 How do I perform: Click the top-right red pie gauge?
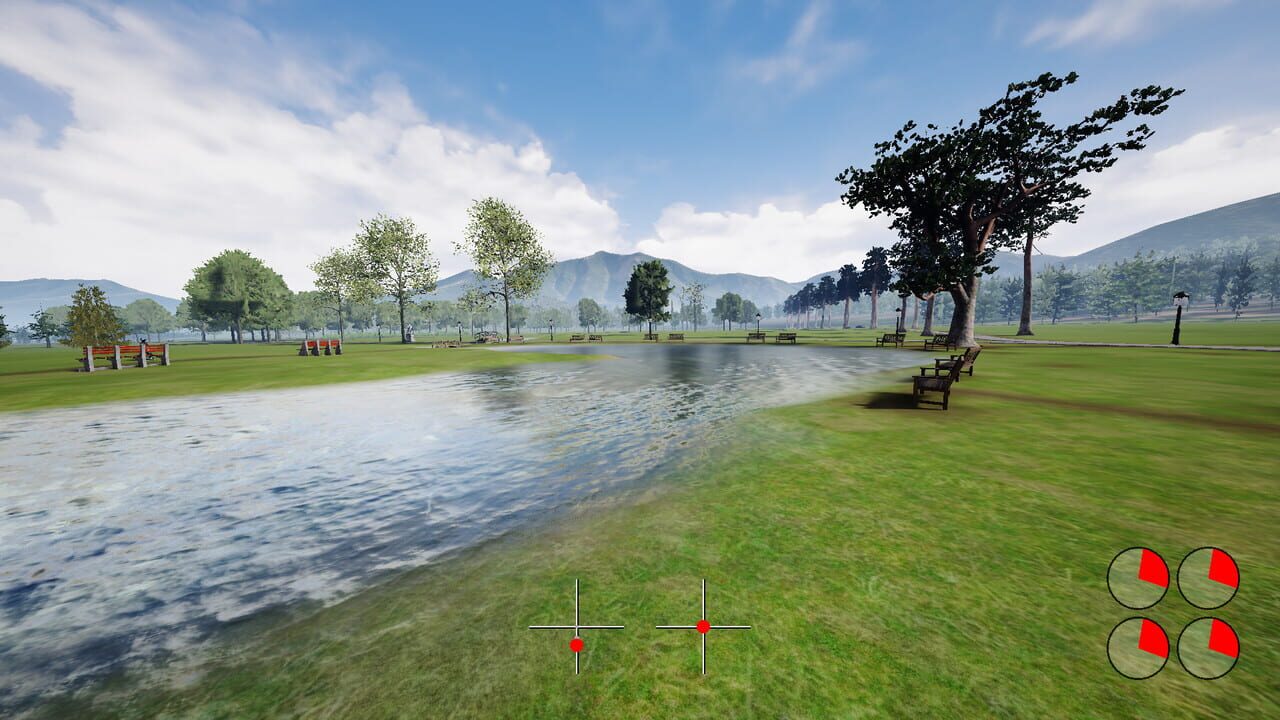click(x=1208, y=576)
